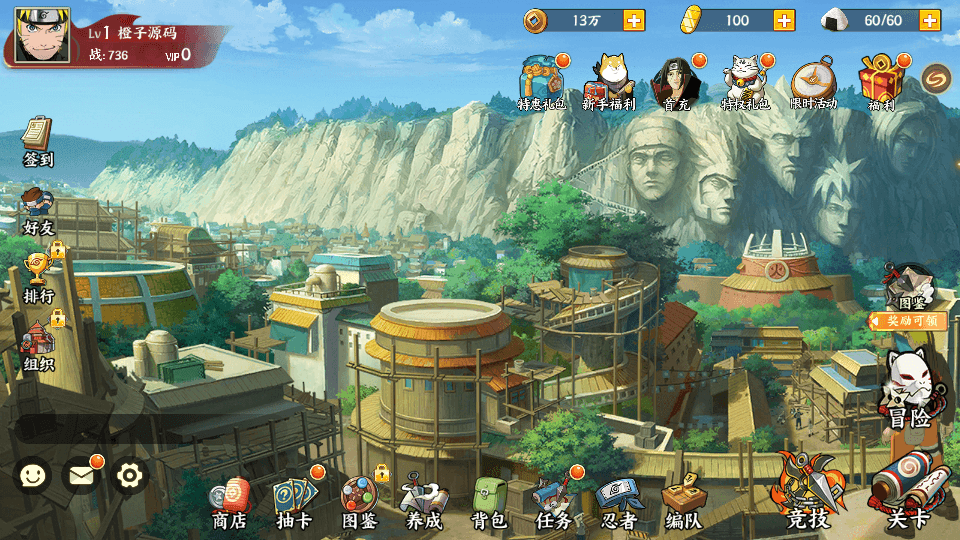960x540 pixels.
Task: Open the 签到 sign-in clipboard
Action: click(x=38, y=141)
